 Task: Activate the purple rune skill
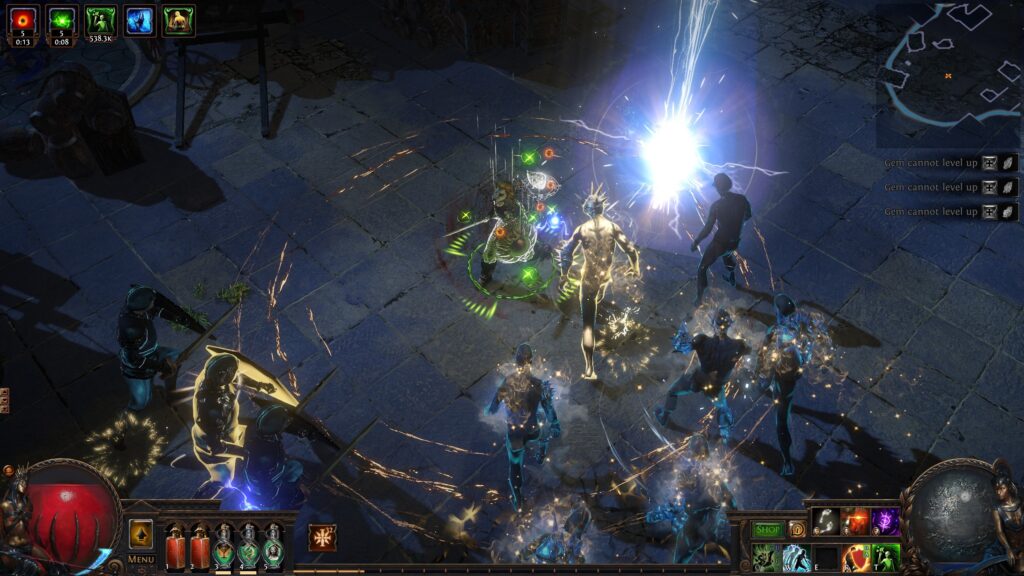tap(886, 521)
